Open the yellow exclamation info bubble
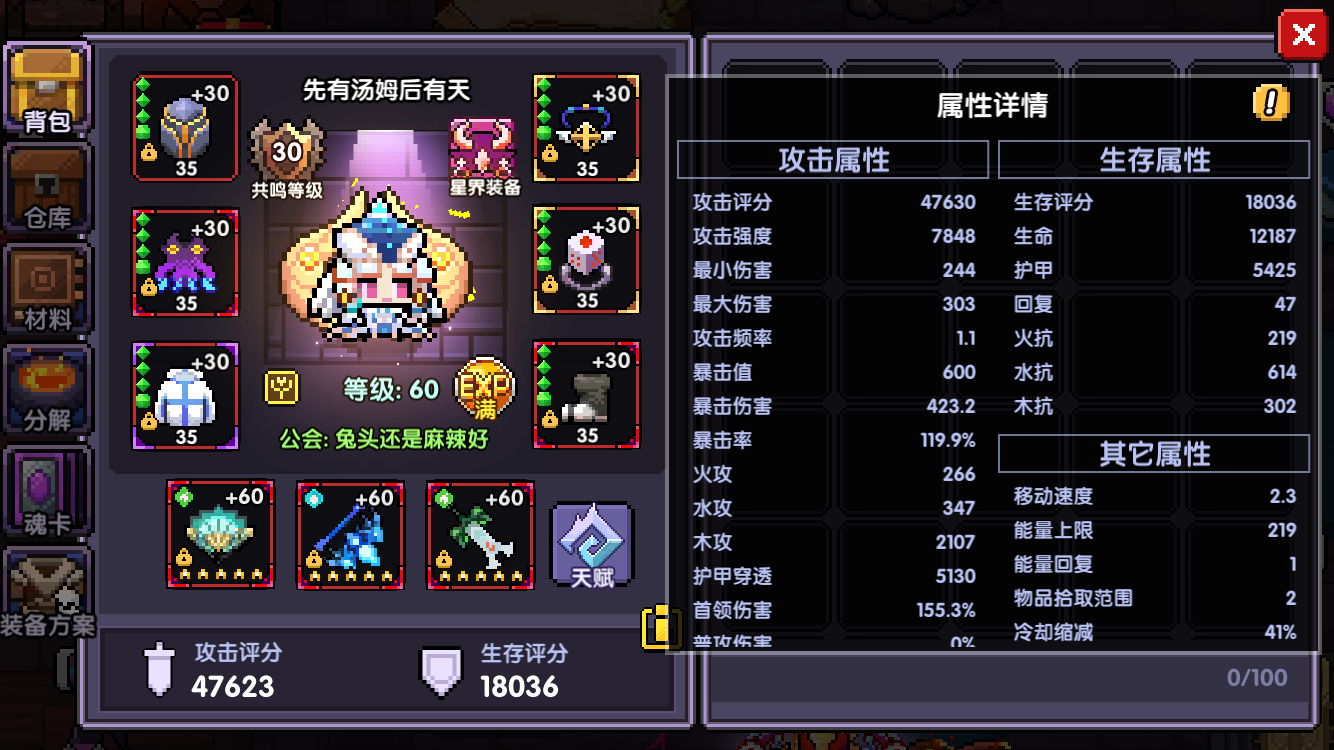 click(1268, 104)
